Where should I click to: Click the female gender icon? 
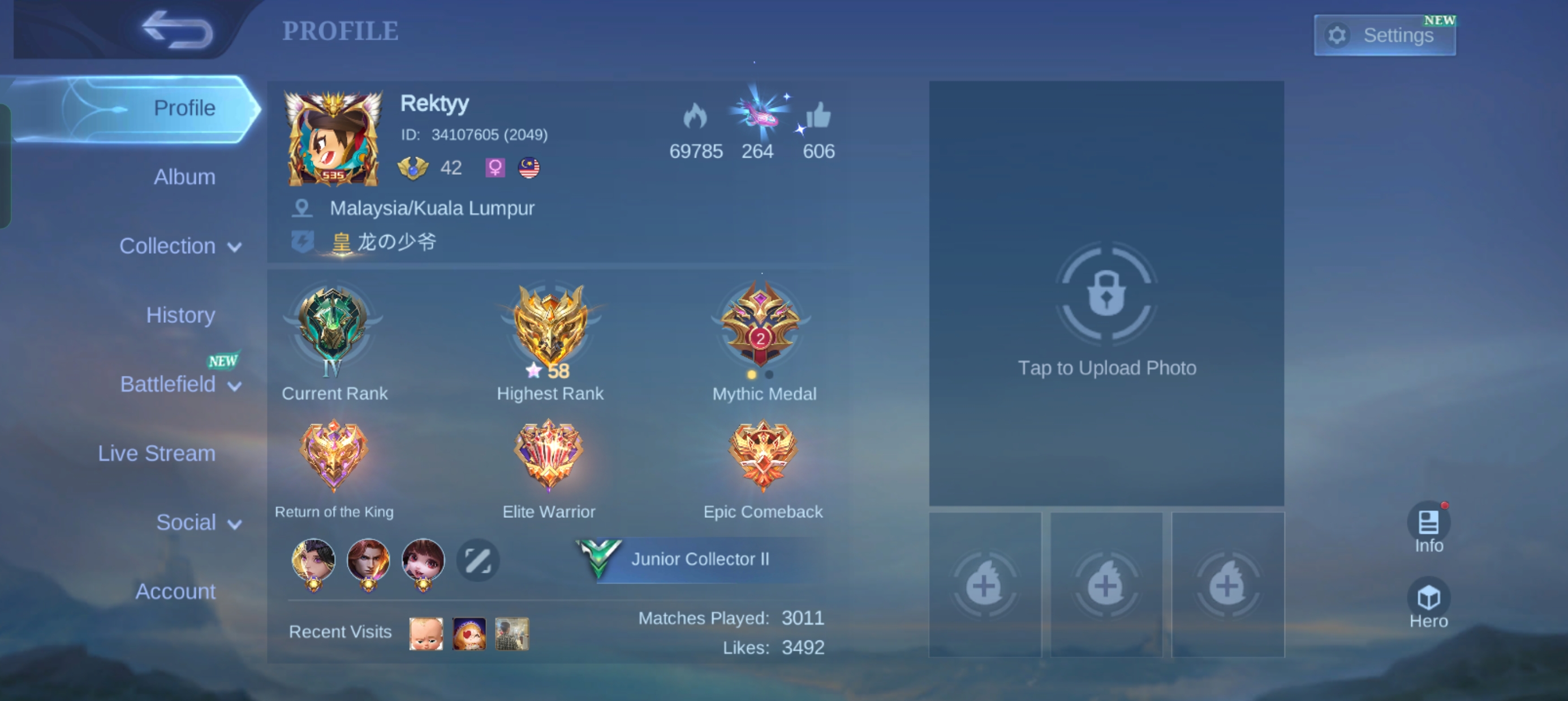coord(495,167)
